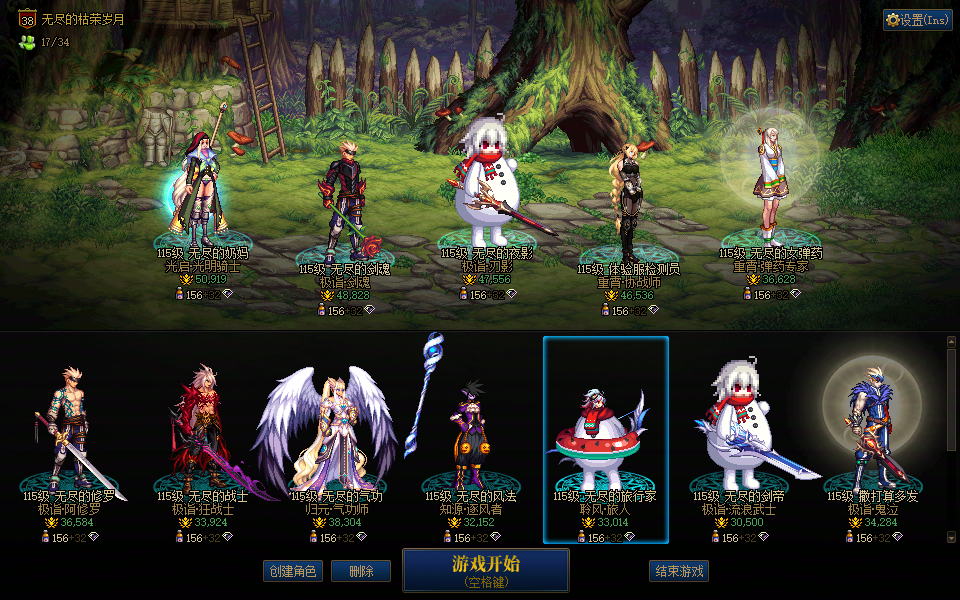Viewport: 960px width, 600px height.
Task: Click the 游戏开始 start game button
Action: click(x=486, y=569)
